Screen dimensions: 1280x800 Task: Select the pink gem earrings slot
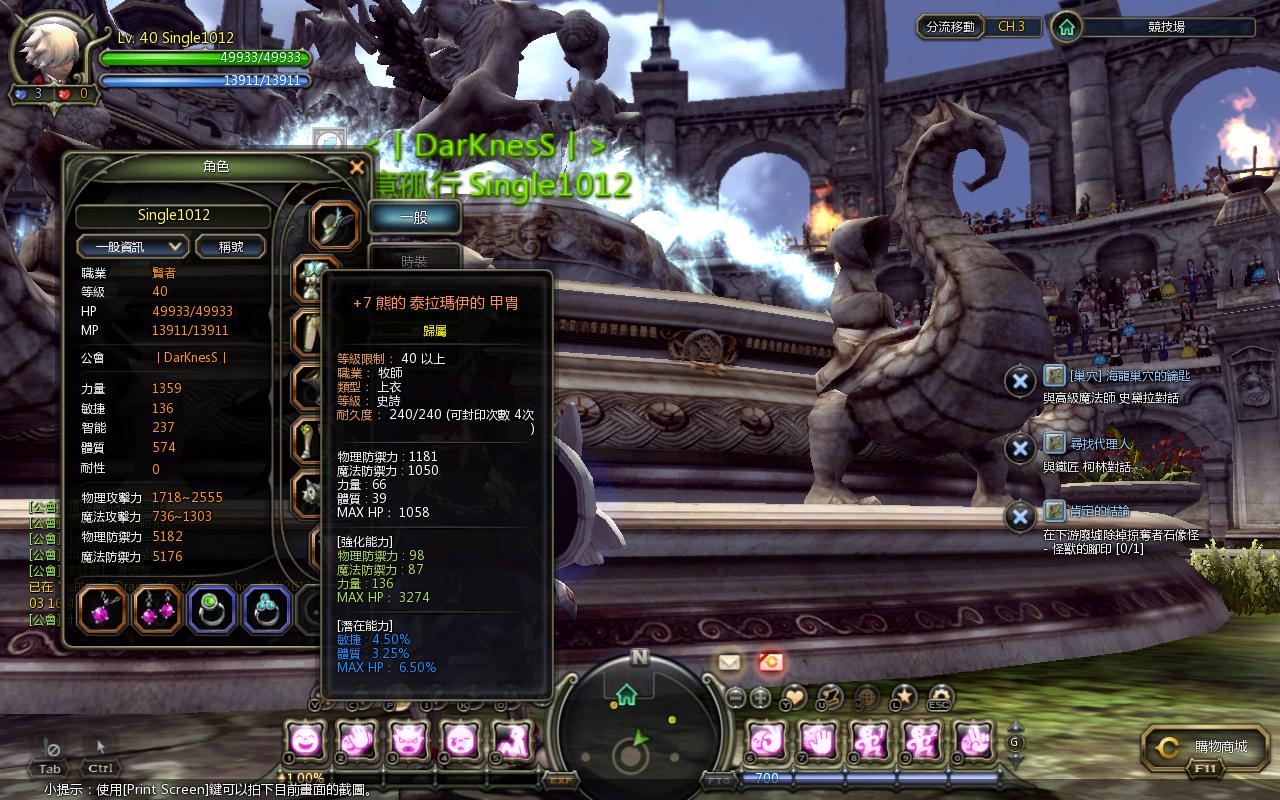157,609
